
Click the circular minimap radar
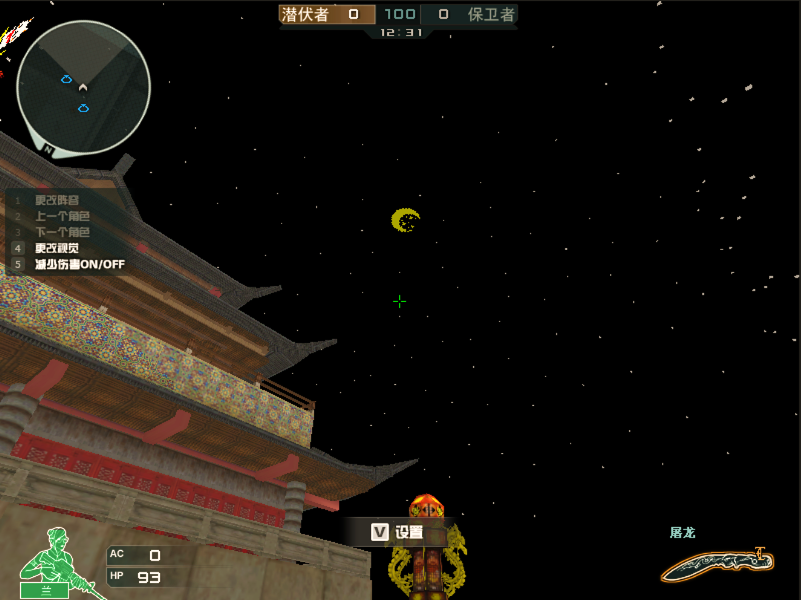pos(84,88)
